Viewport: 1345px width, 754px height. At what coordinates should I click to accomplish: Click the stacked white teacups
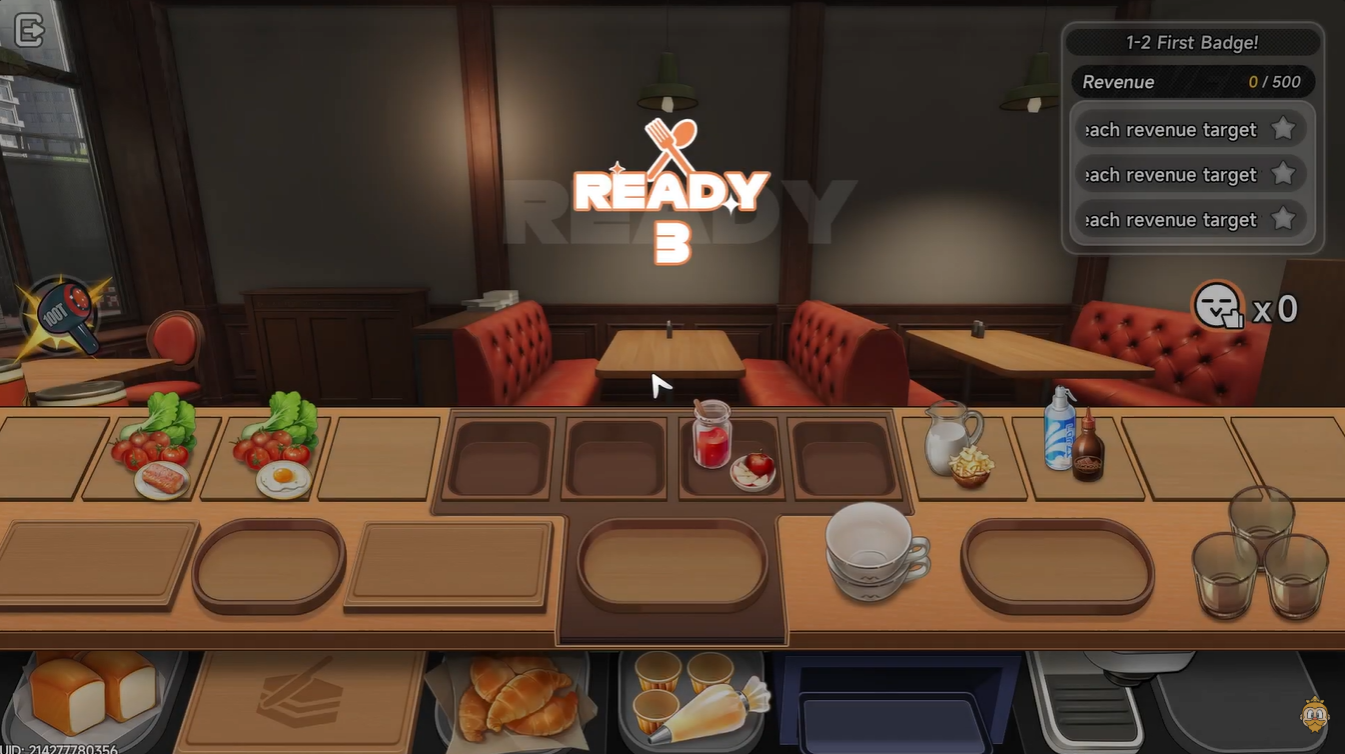tap(873, 555)
